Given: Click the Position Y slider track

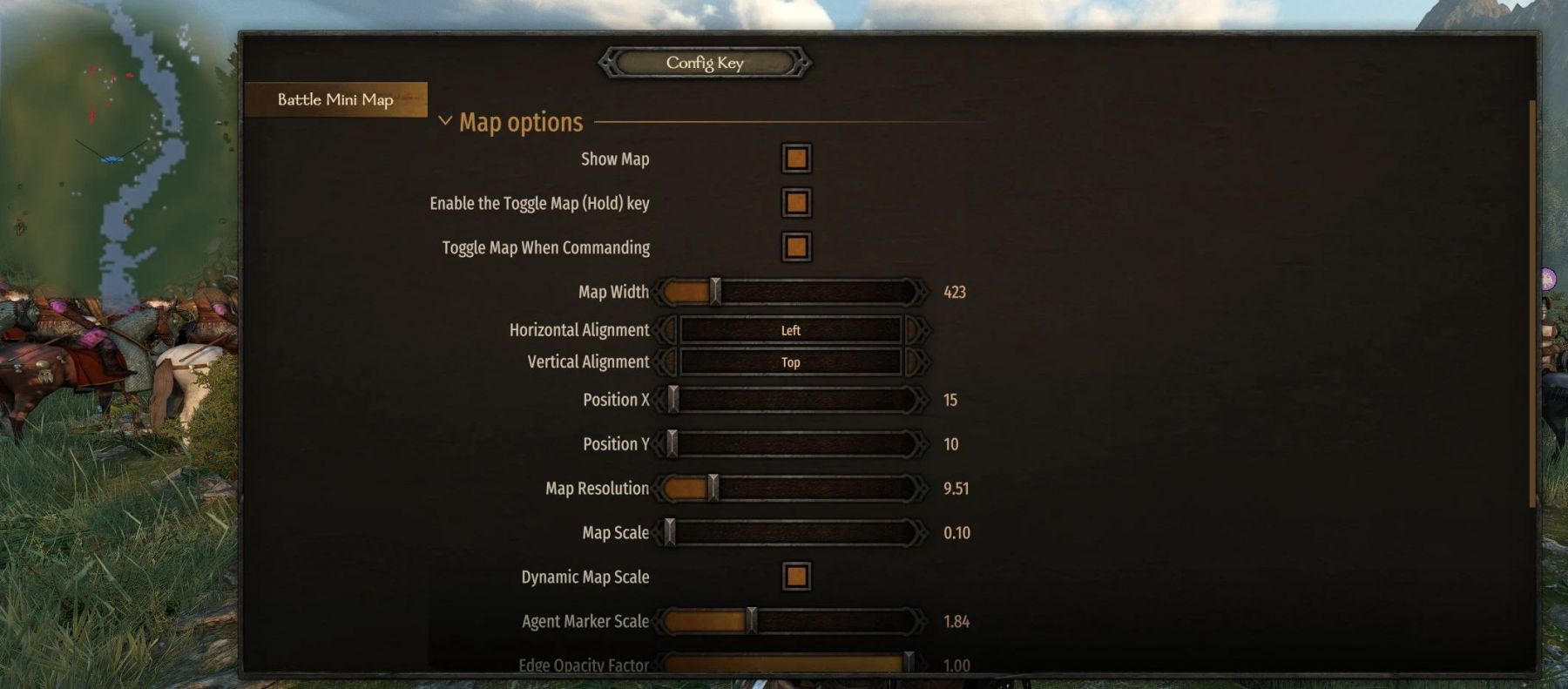Looking at the screenshot, I should click(793, 444).
